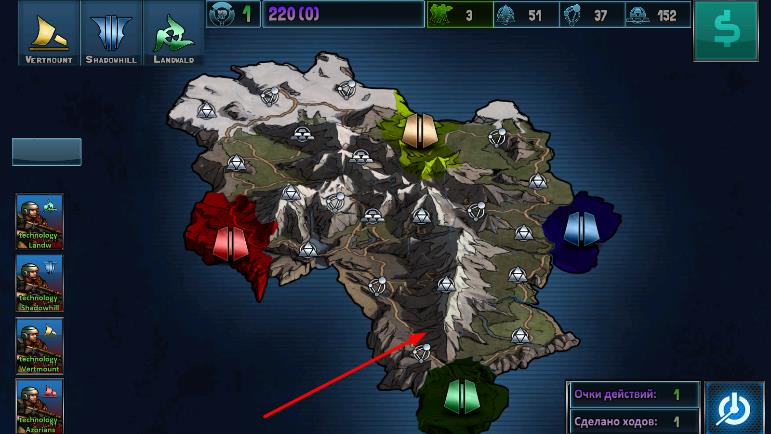Select the red faction base marker
Screen dimensions: 771x434
230,241
